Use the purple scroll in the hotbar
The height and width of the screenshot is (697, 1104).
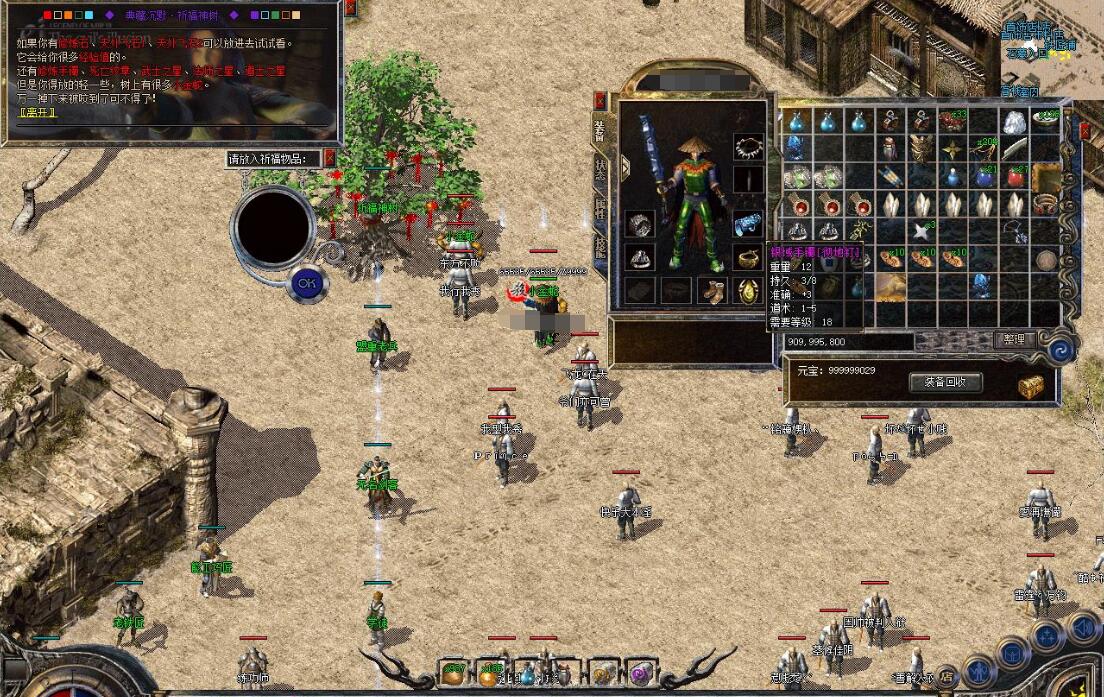coord(637,673)
